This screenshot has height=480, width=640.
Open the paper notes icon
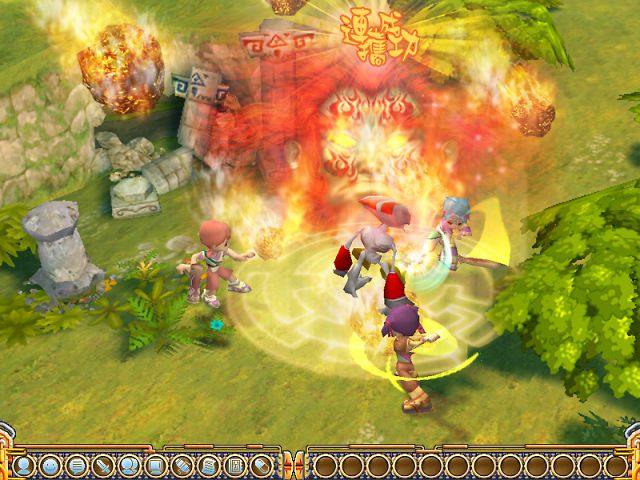tap(206, 465)
